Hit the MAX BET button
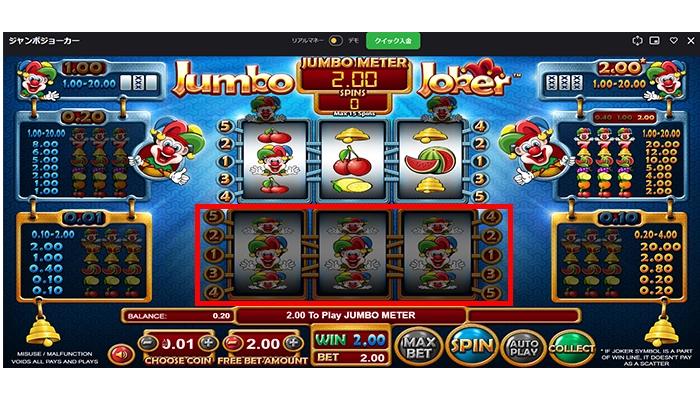The width and height of the screenshot is (700, 400). 418,347
